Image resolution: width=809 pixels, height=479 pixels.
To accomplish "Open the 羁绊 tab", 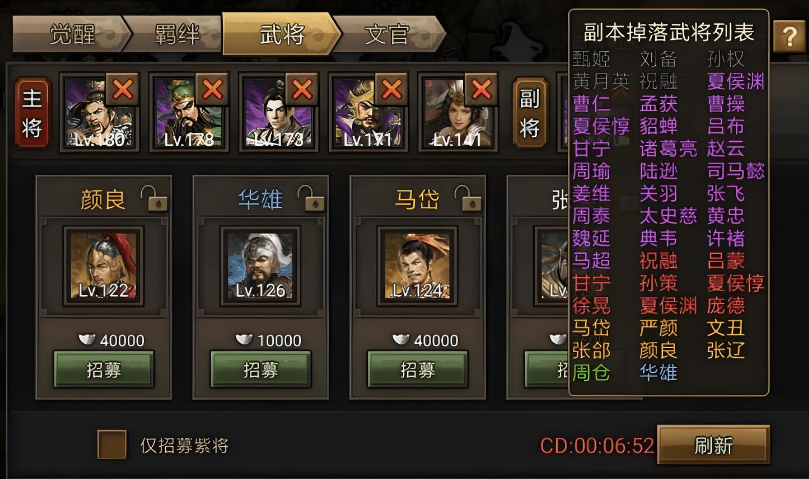I will (x=176, y=36).
